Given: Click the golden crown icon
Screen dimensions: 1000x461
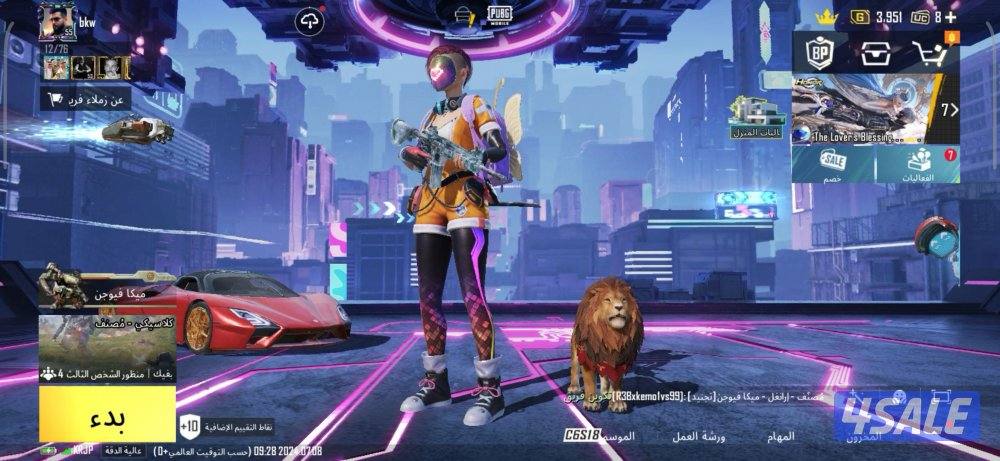Looking at the screenshot, I should click(x=826, y=16).
